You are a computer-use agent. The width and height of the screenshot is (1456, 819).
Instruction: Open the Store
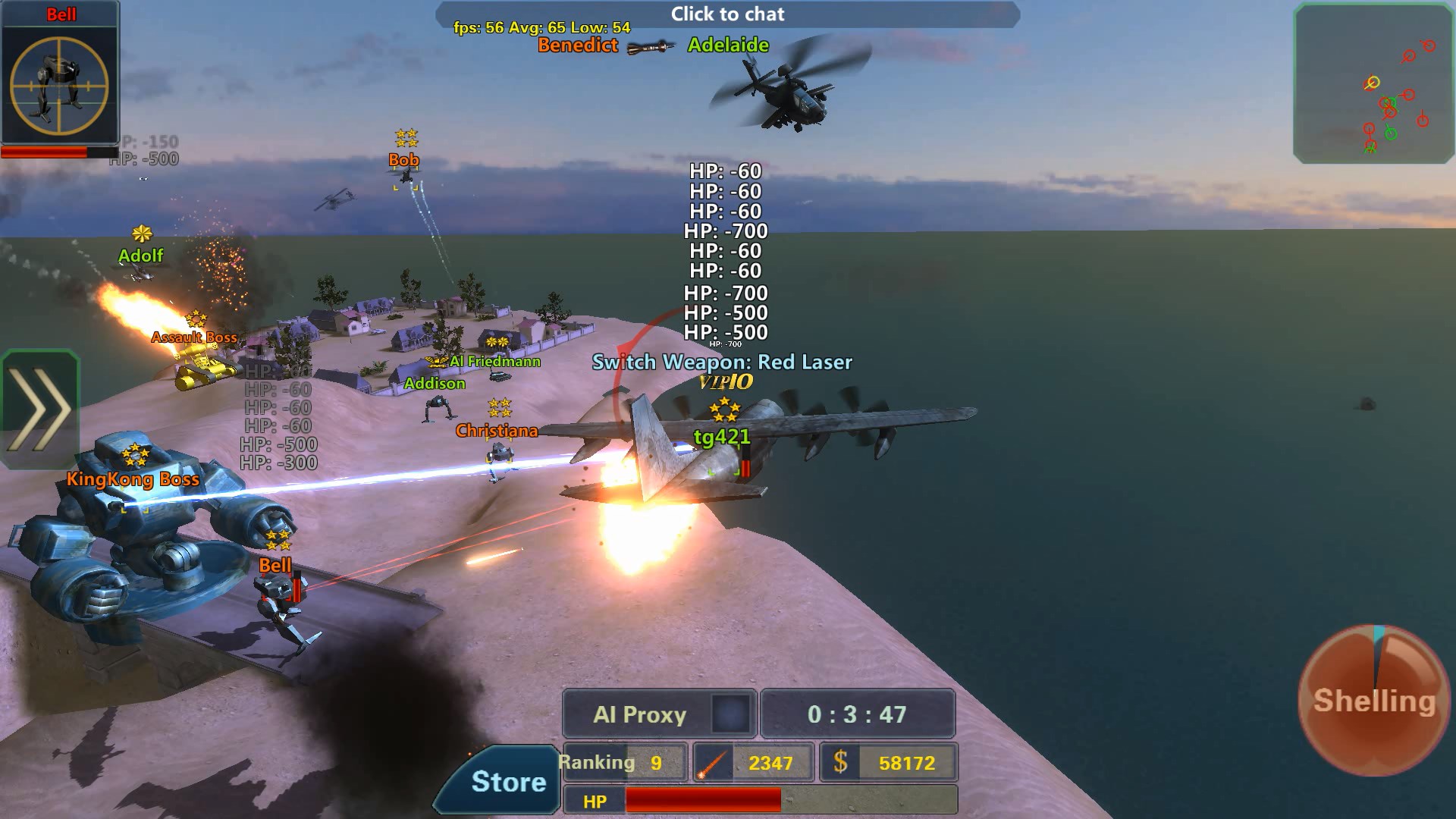[508, 781]
